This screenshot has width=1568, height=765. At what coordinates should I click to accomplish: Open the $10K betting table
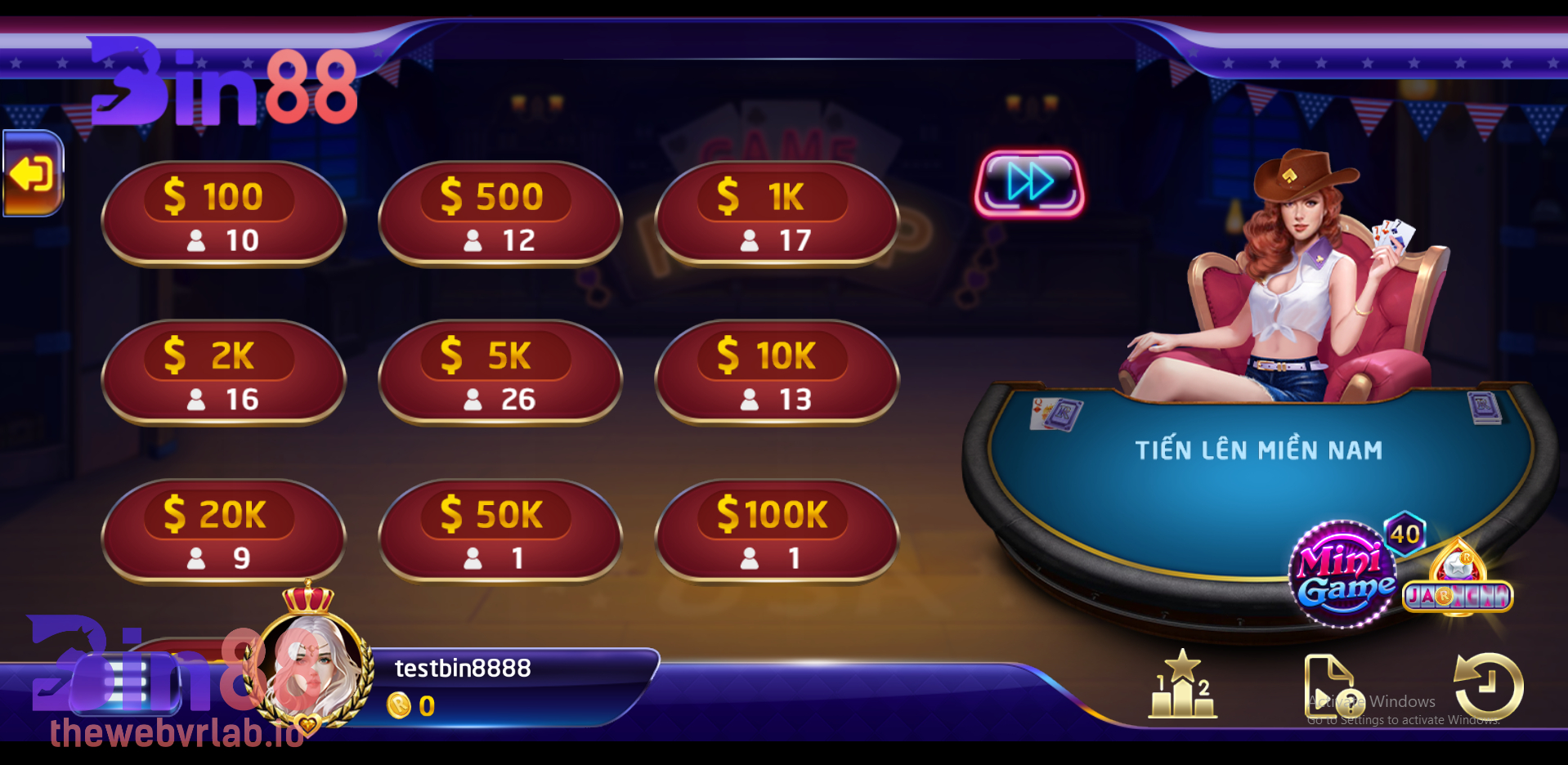click(x=776, y=374)
